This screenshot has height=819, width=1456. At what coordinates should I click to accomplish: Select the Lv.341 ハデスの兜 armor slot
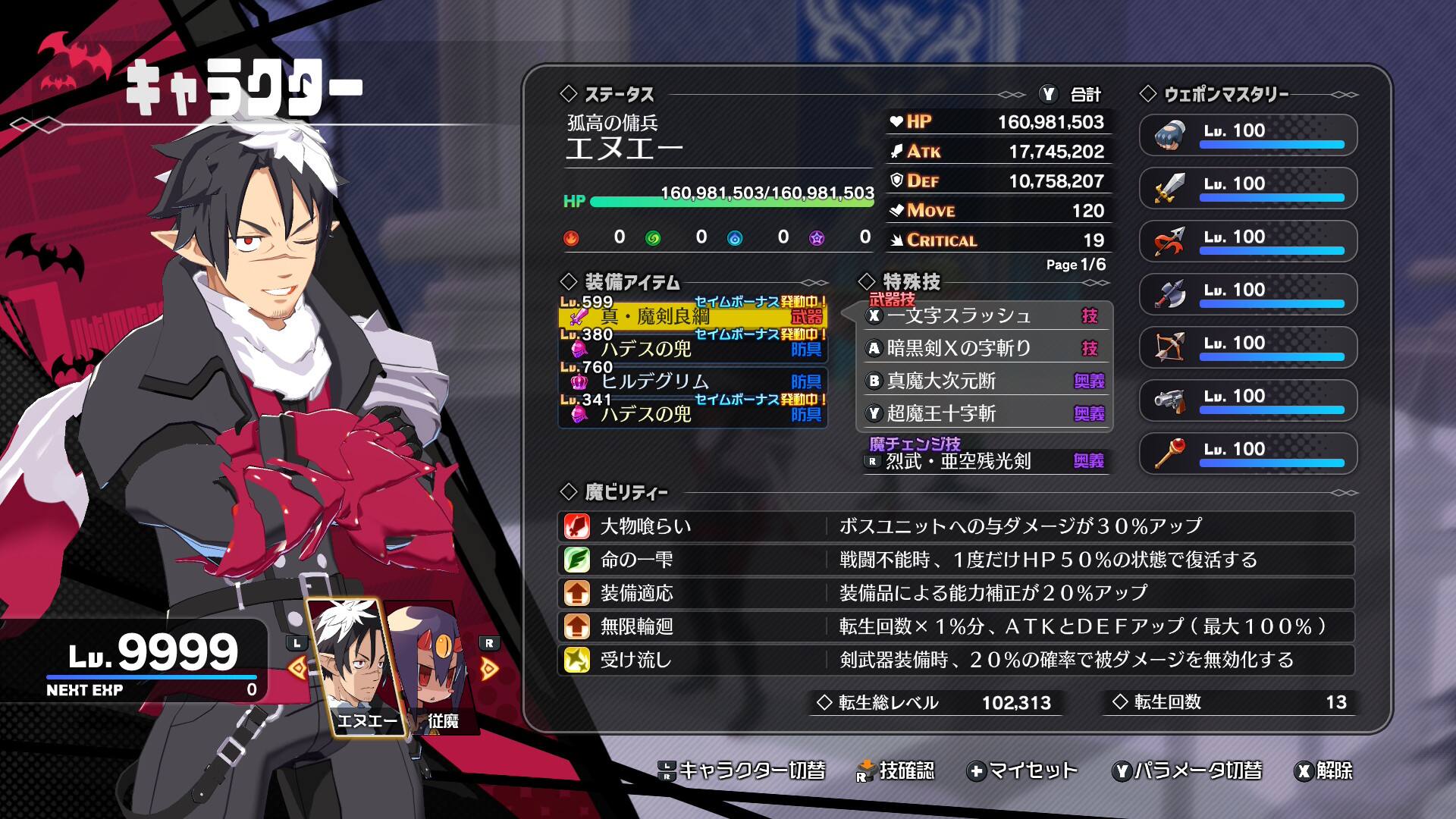pyautogui.click(x=692, y=413)
